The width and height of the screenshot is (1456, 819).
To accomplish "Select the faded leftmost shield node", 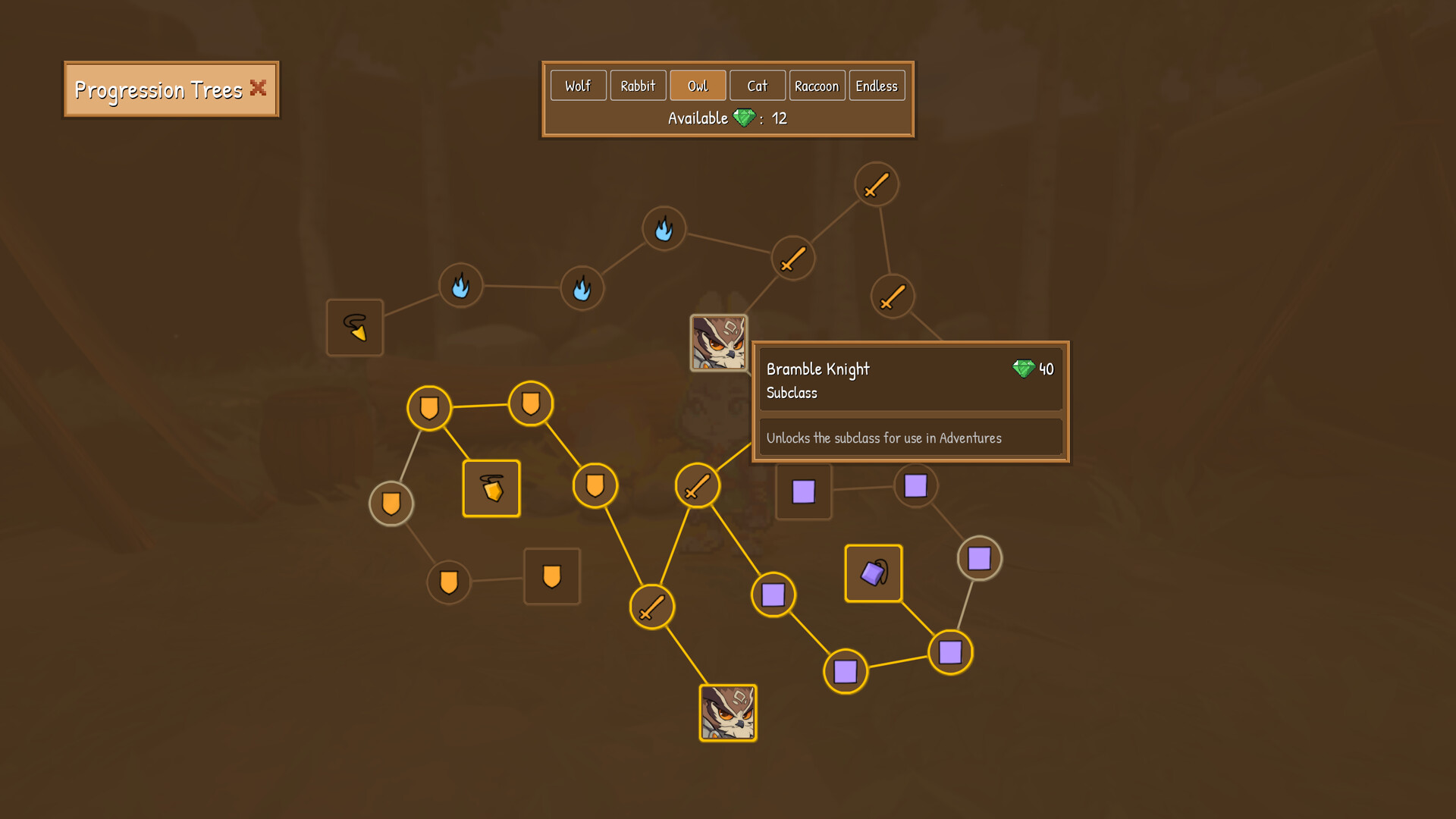I will (x=391, y=503).
